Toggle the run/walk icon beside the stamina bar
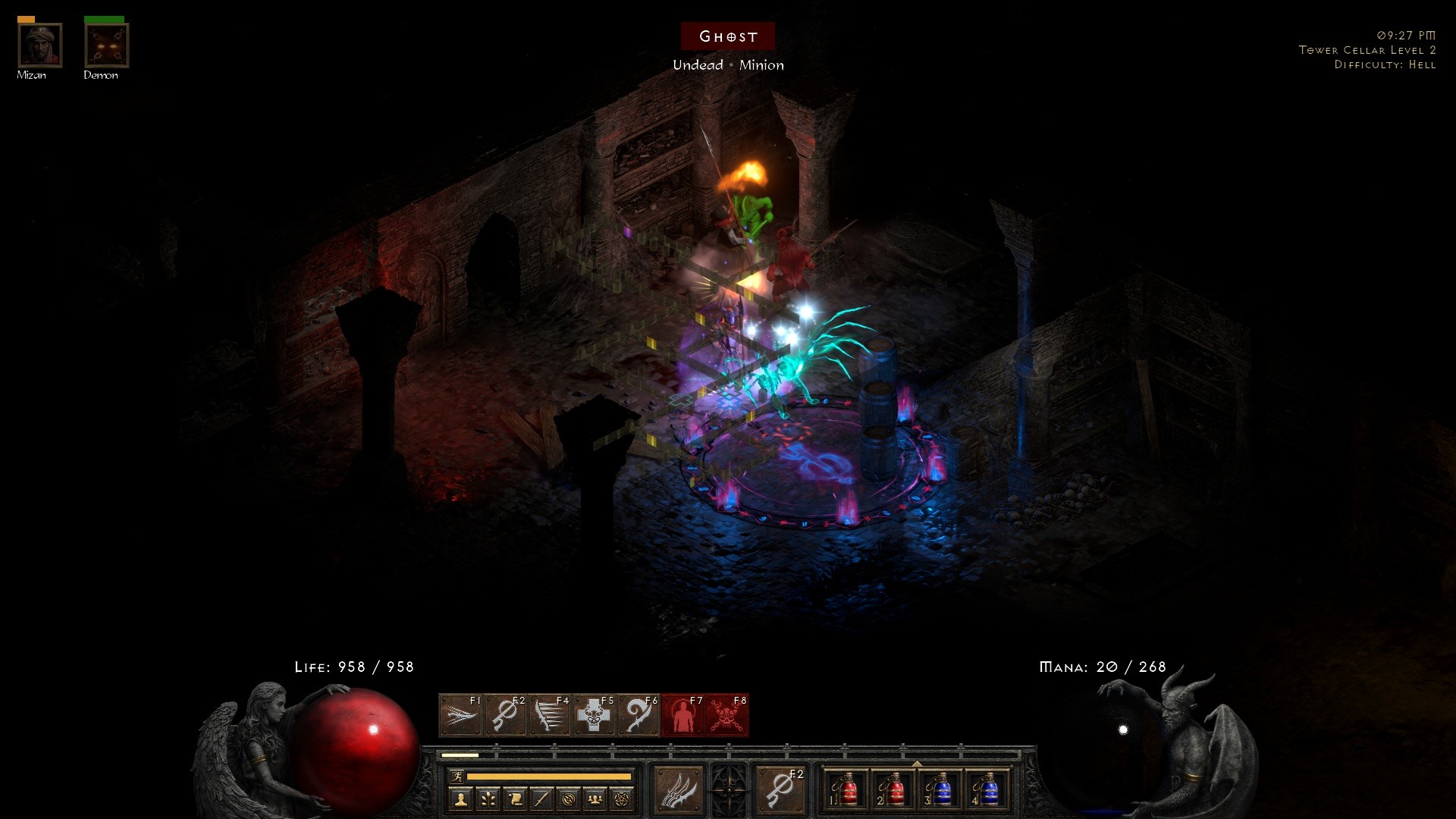This screenshot has width=1456, height=819. (457, 777)
